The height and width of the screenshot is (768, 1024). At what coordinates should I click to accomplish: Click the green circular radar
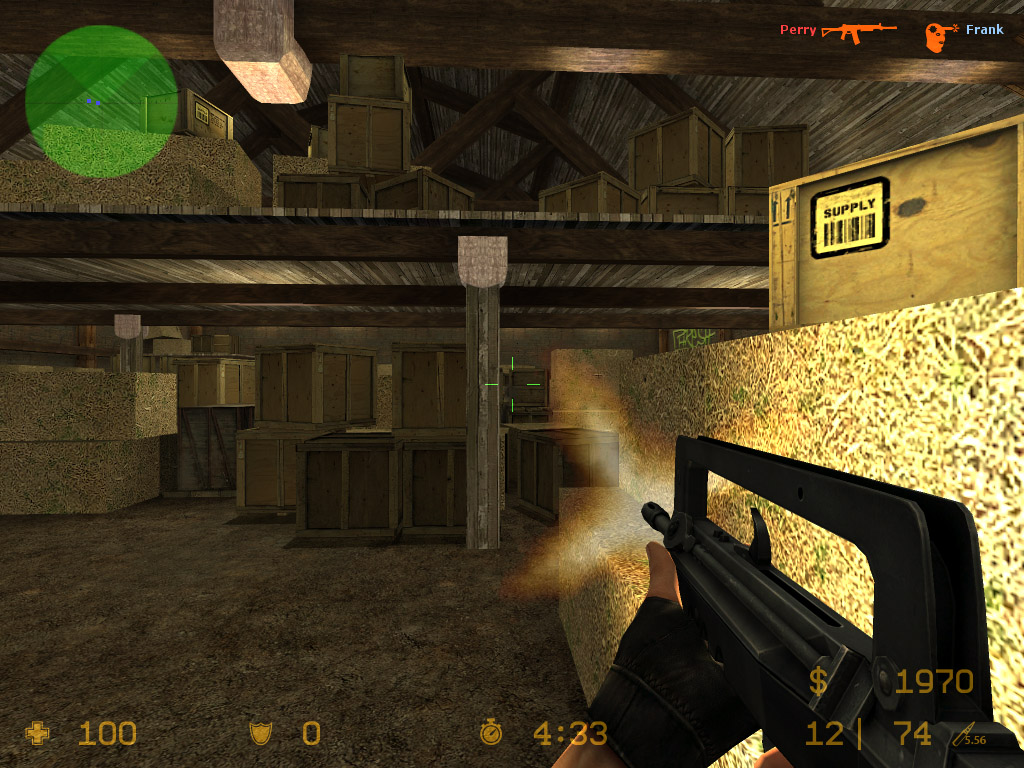tap(102, 101)
